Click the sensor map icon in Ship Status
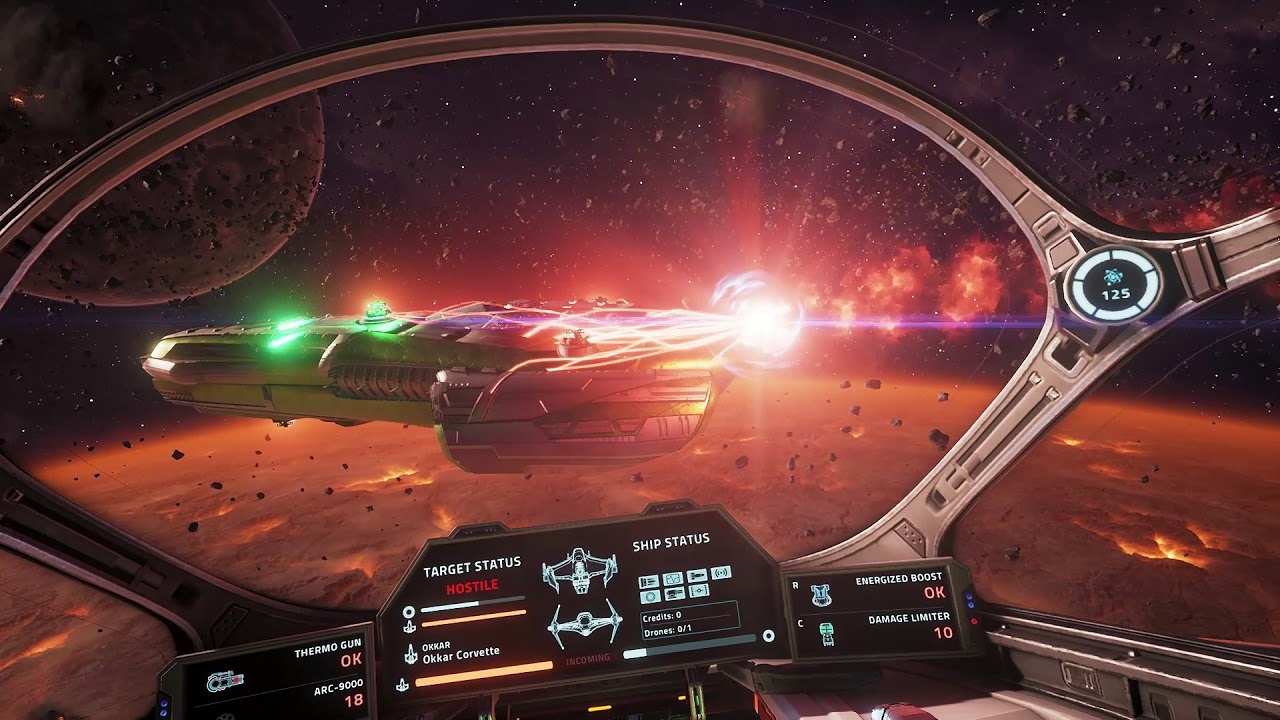1280x720 pixels. (x=673, y=578)
